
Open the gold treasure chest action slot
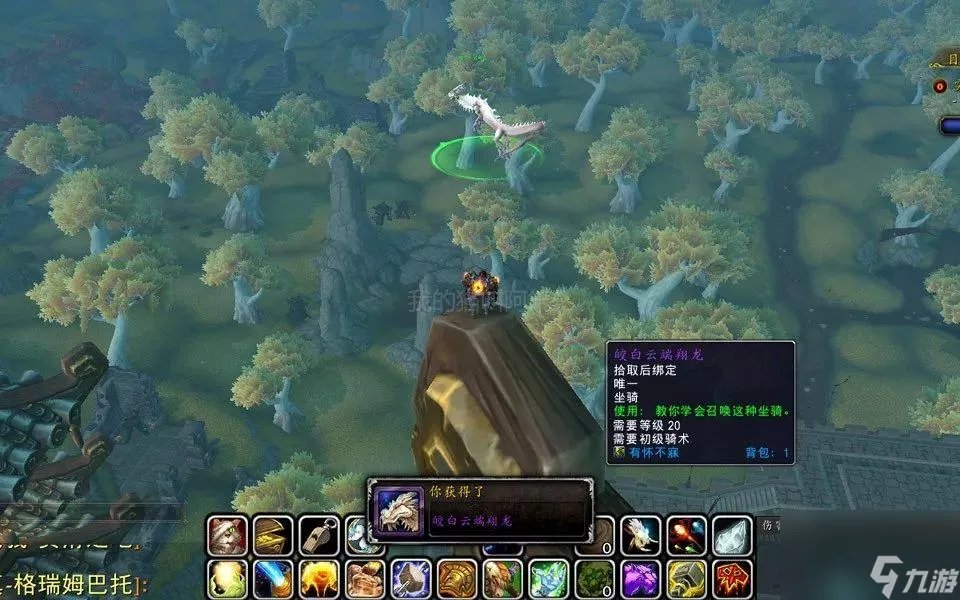(273, 536)
